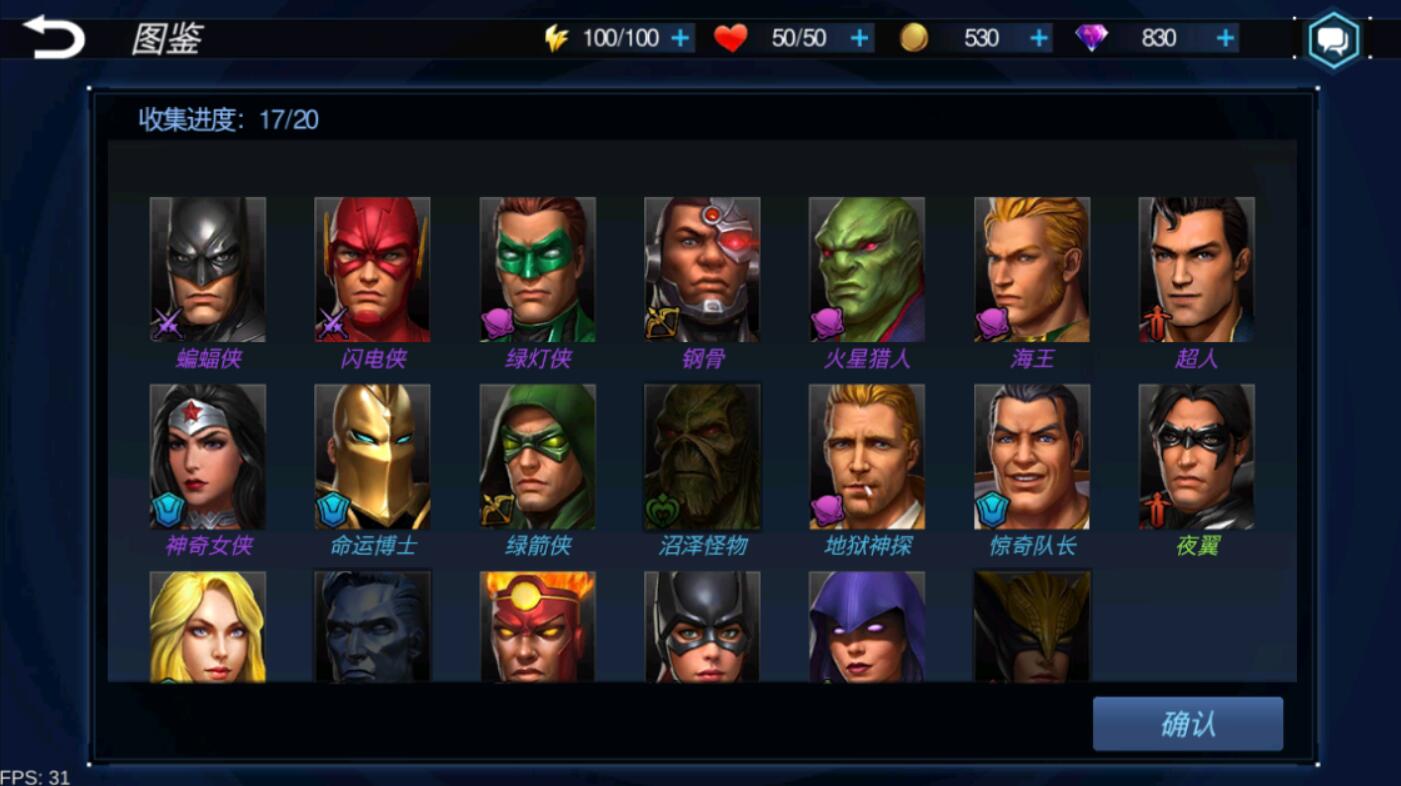1401x786 pixels.
Task: Pick the 海王 Aquaman portrait
Action: click(x=1032, y=269)
